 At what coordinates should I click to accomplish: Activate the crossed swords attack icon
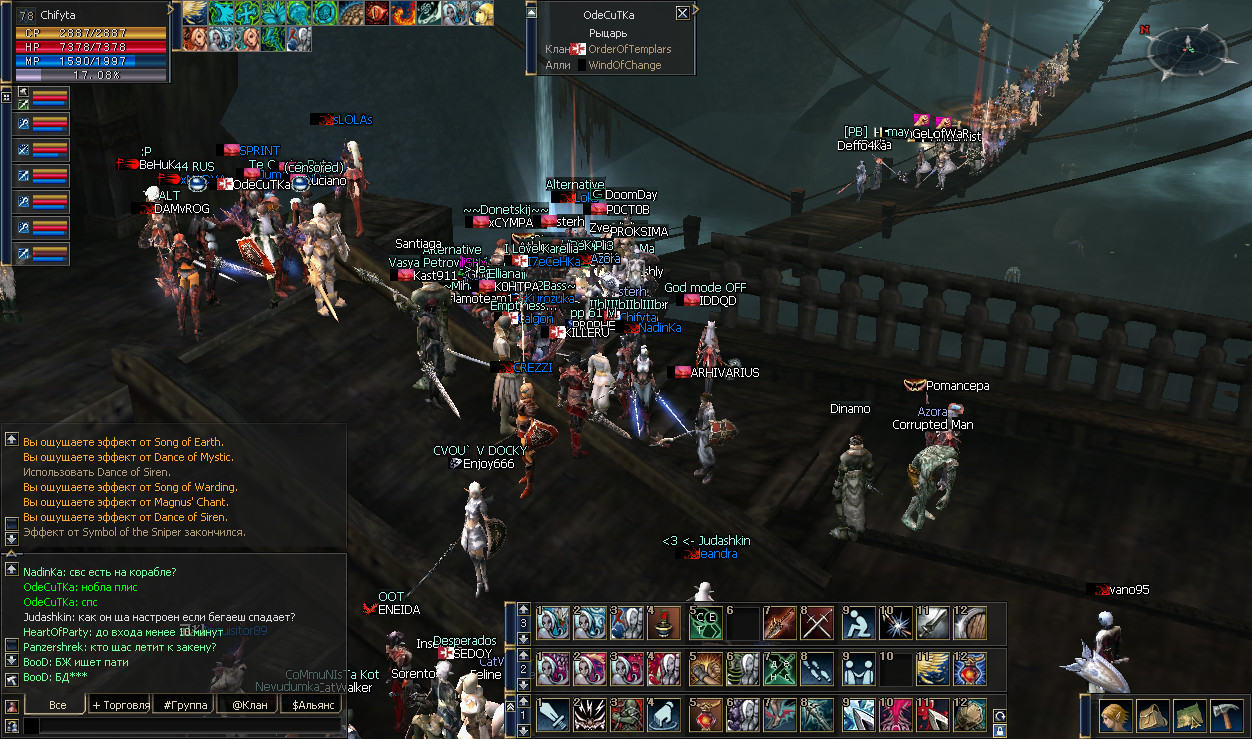817,623
